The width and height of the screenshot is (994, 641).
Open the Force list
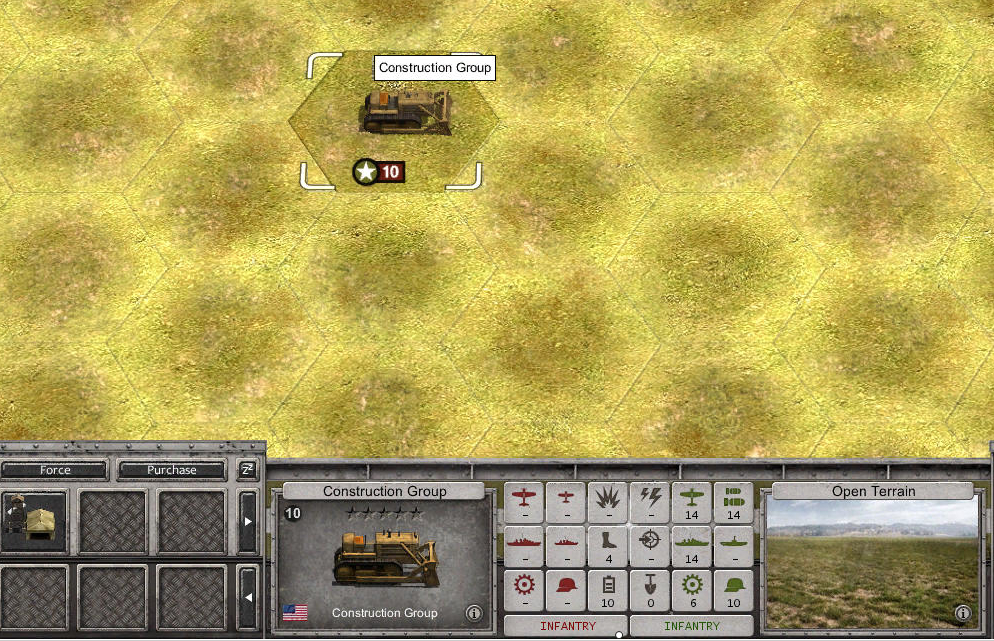(55, 470)
